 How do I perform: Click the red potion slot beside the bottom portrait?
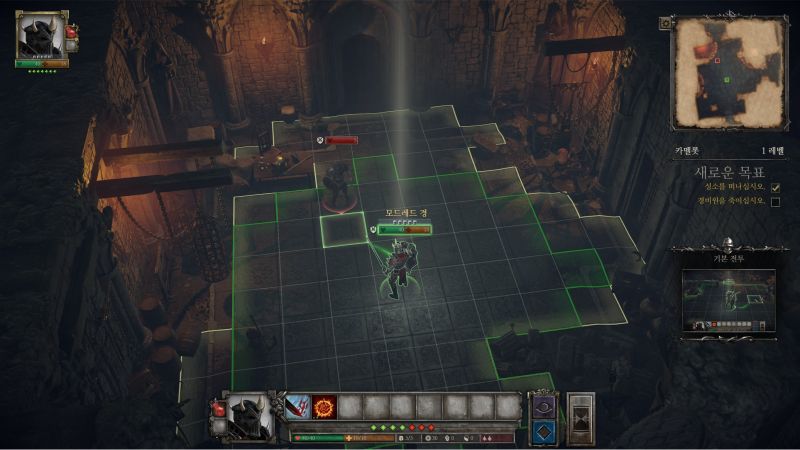pyautogui.click(x=217, y=407)
